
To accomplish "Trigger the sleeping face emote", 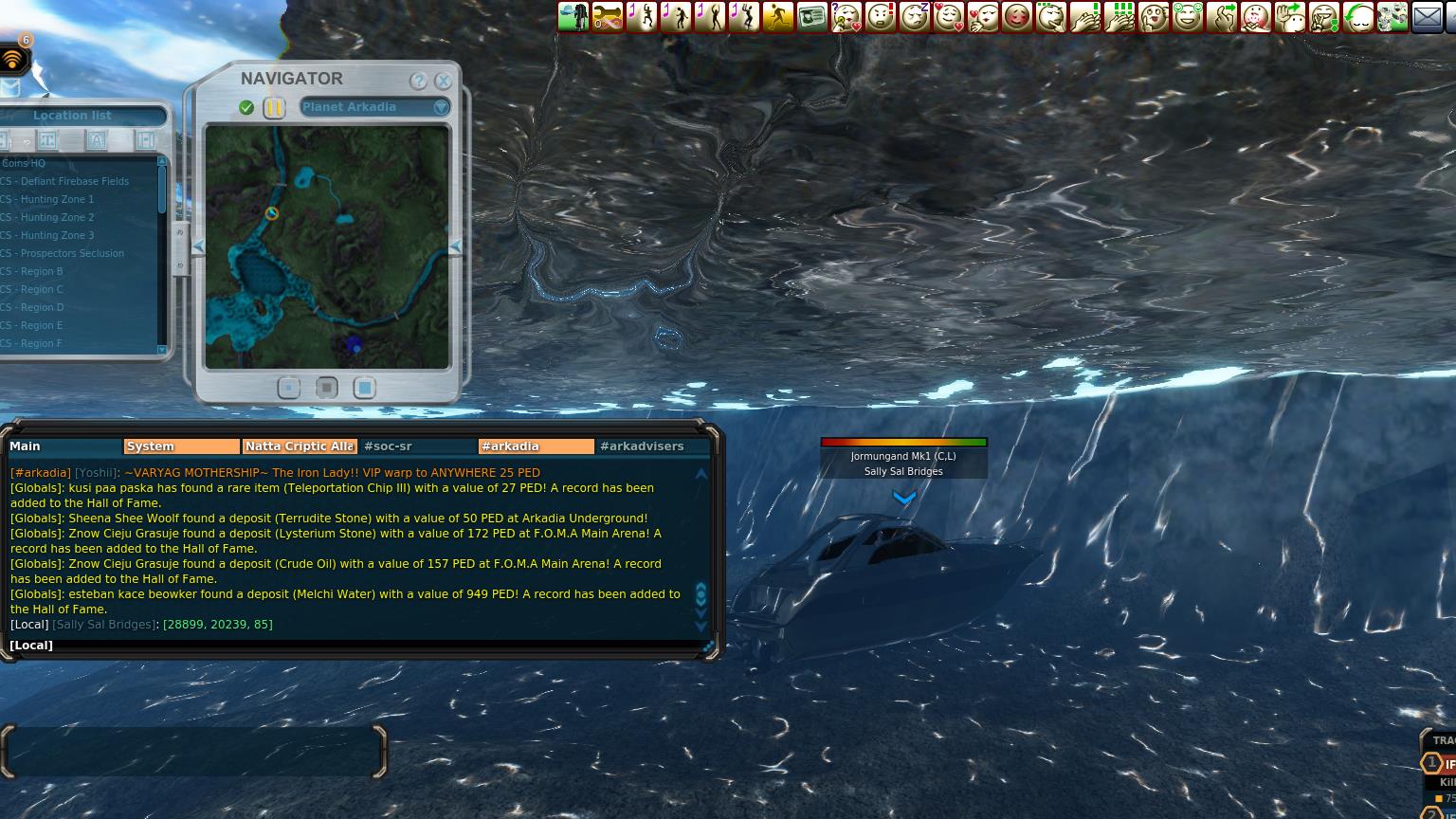I will point(914,16).
